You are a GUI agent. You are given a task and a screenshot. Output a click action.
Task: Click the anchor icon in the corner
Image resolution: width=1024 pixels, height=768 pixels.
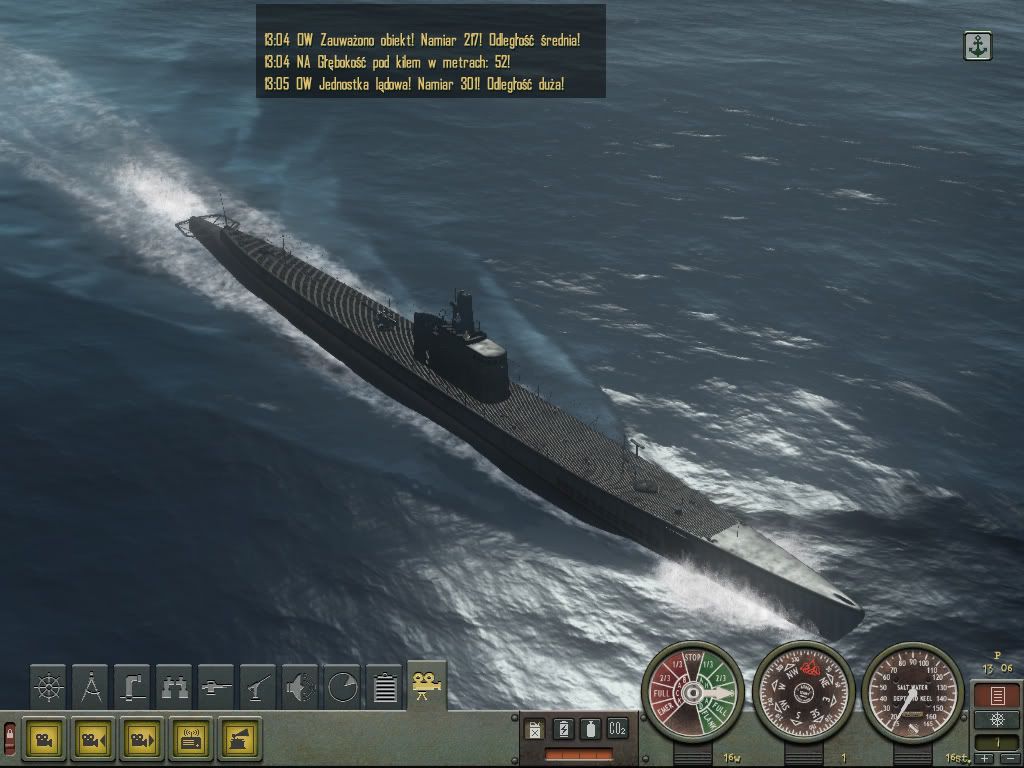(x=977, y=45)
